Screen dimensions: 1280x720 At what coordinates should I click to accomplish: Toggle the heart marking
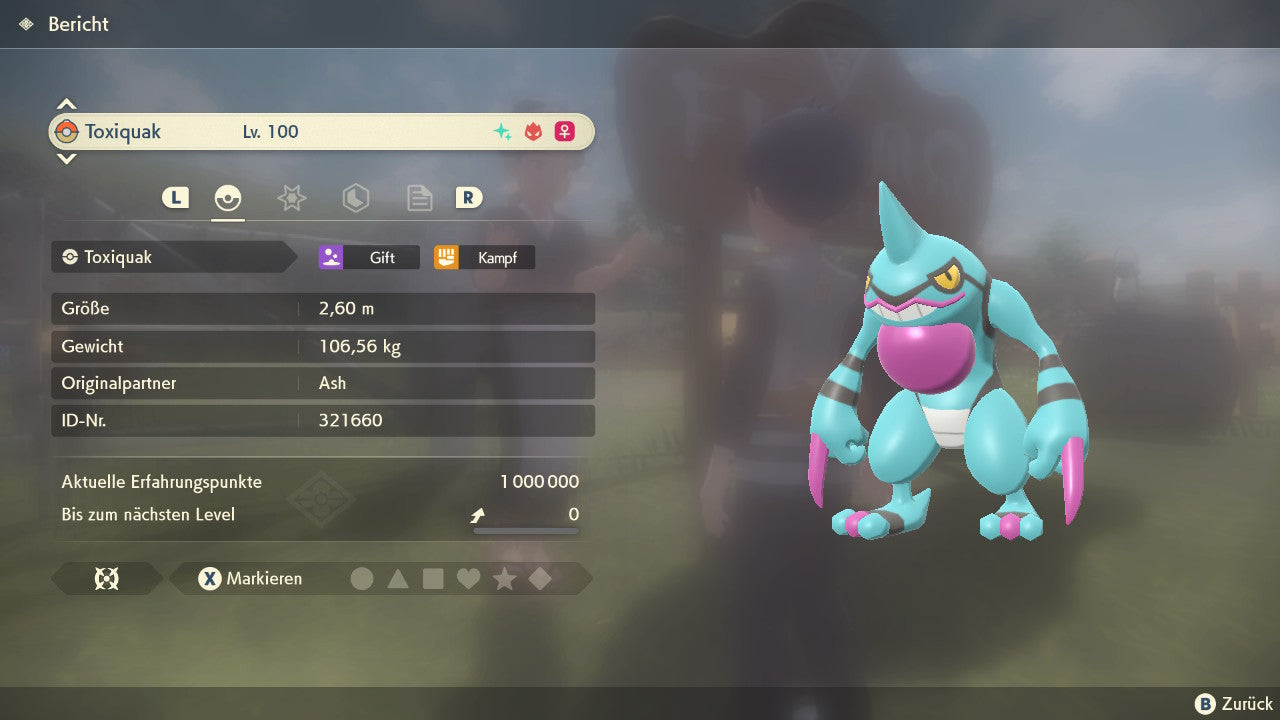(x=468, y=579)
